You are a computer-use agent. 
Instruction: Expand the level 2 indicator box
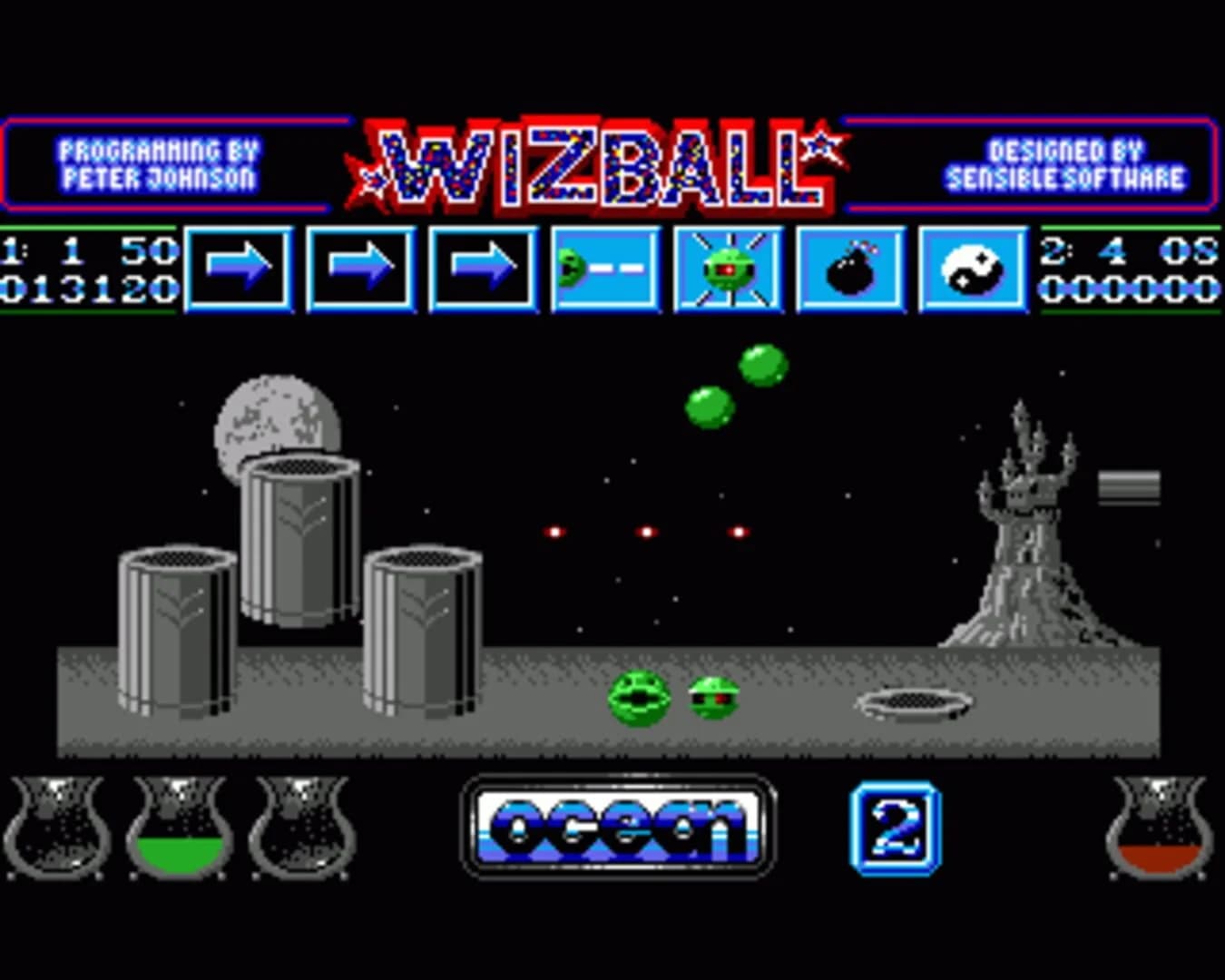894,826
